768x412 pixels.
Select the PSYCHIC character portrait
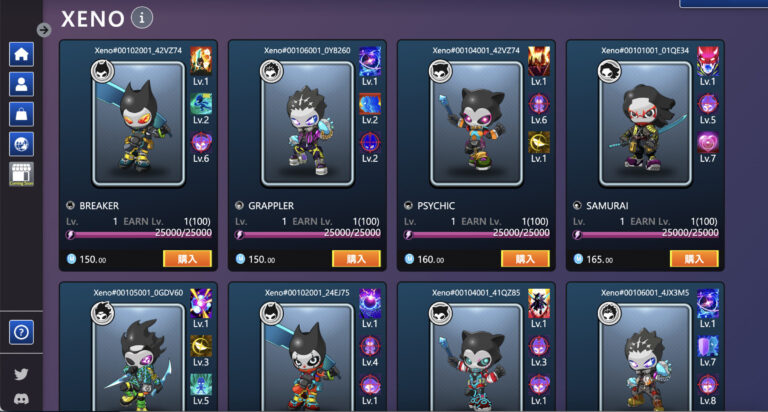tap(476, 124)
